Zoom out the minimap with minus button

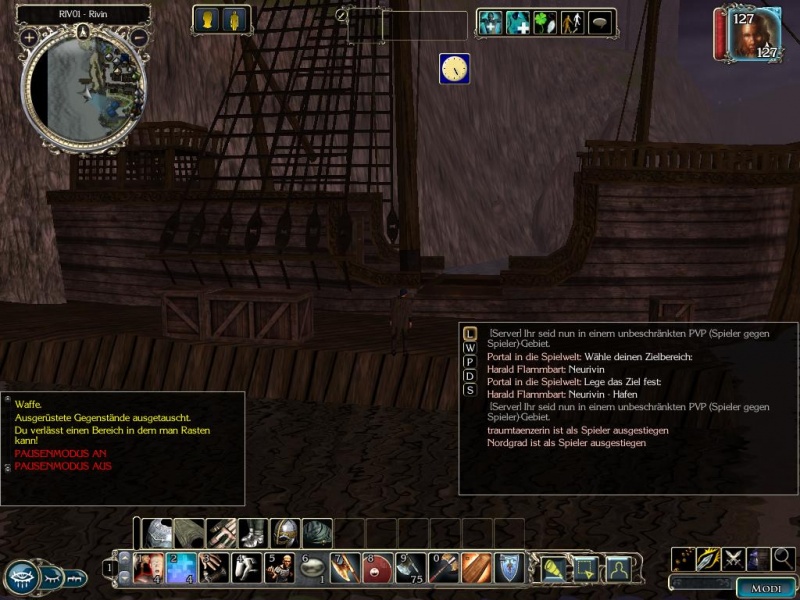tap(138, 38)
